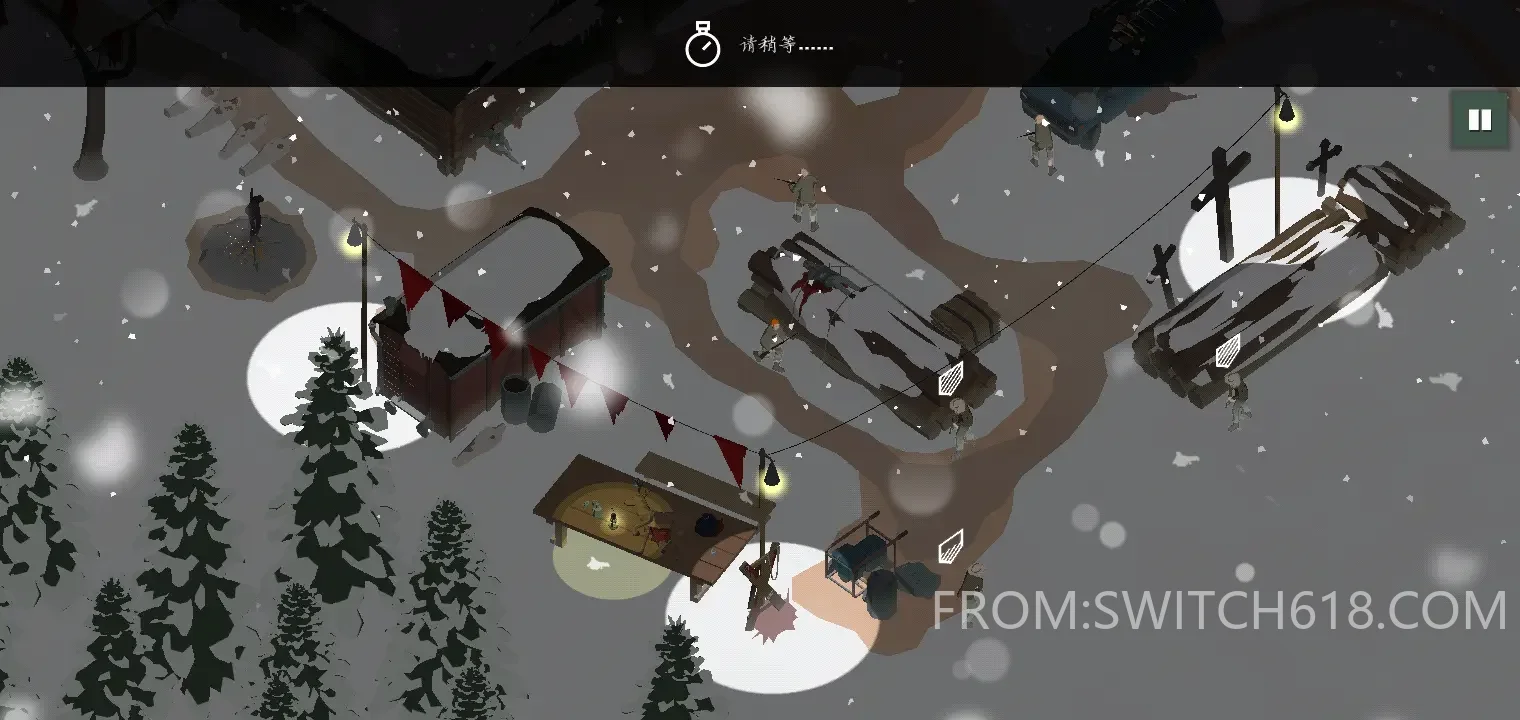
Task: Pause the game using the pause button
Action: tap(1478, 120)
